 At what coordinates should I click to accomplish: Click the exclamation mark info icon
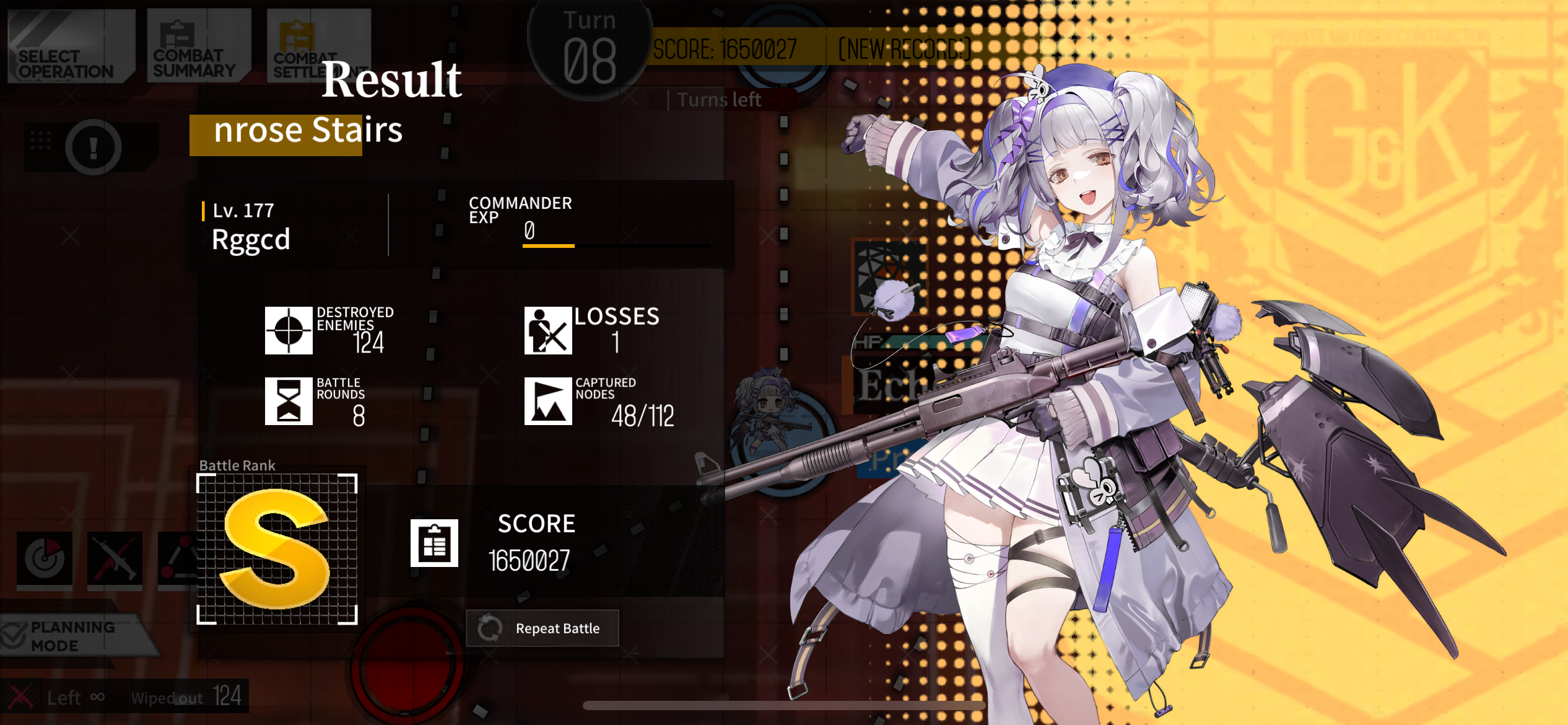[x=94, y=147]
